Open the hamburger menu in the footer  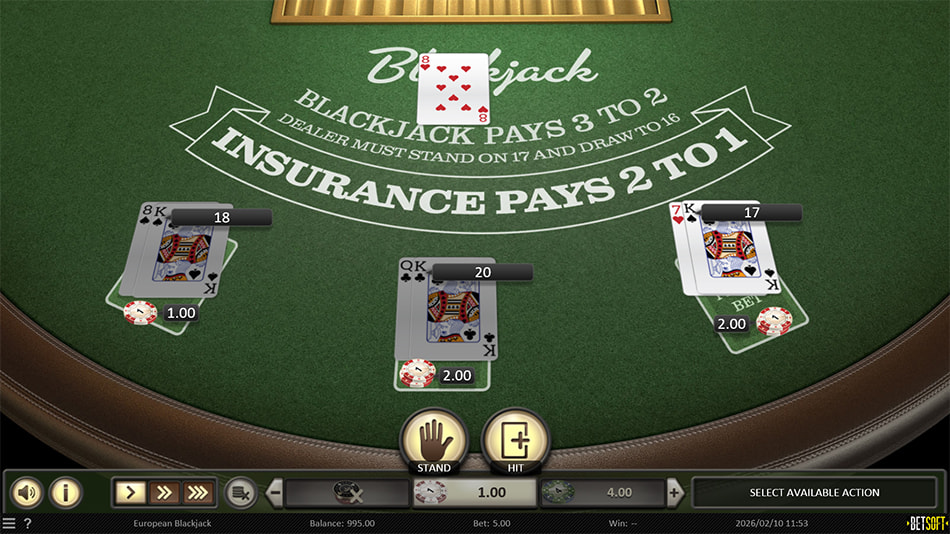pyautogui.click(x=9, y=523)
